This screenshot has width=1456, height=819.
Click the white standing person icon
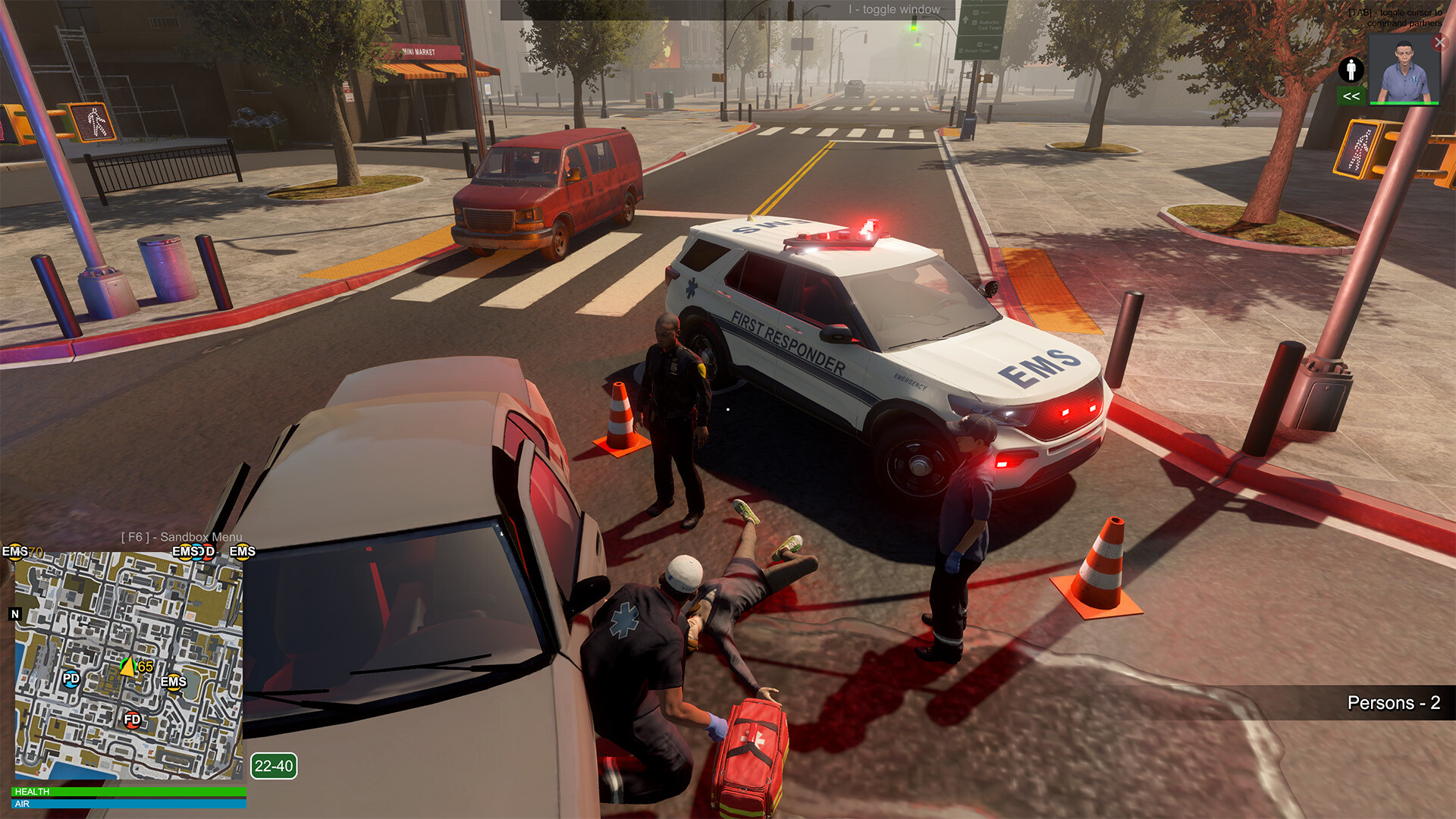click(x=1351, y=70)
